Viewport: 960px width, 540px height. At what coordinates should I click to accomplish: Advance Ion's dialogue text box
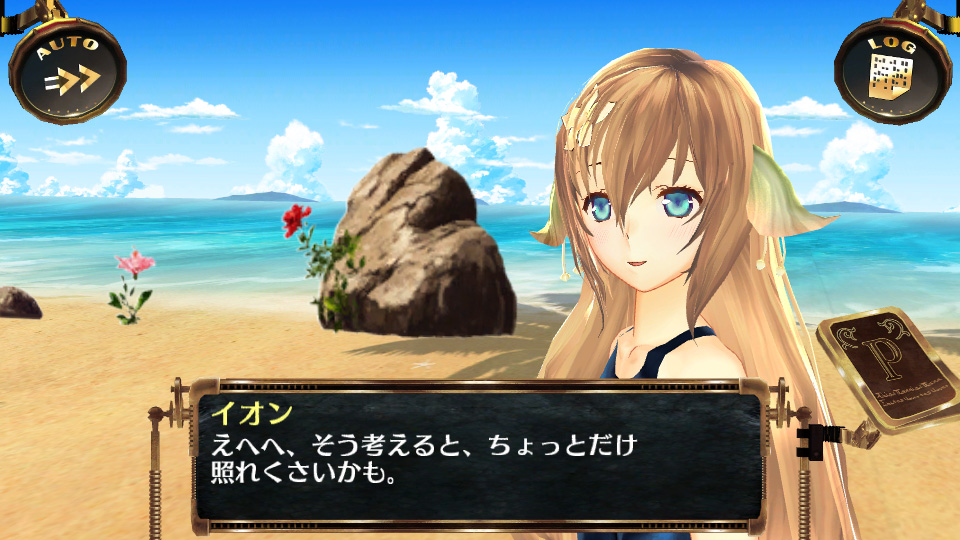pyautogui.click(x=477, y=455)
